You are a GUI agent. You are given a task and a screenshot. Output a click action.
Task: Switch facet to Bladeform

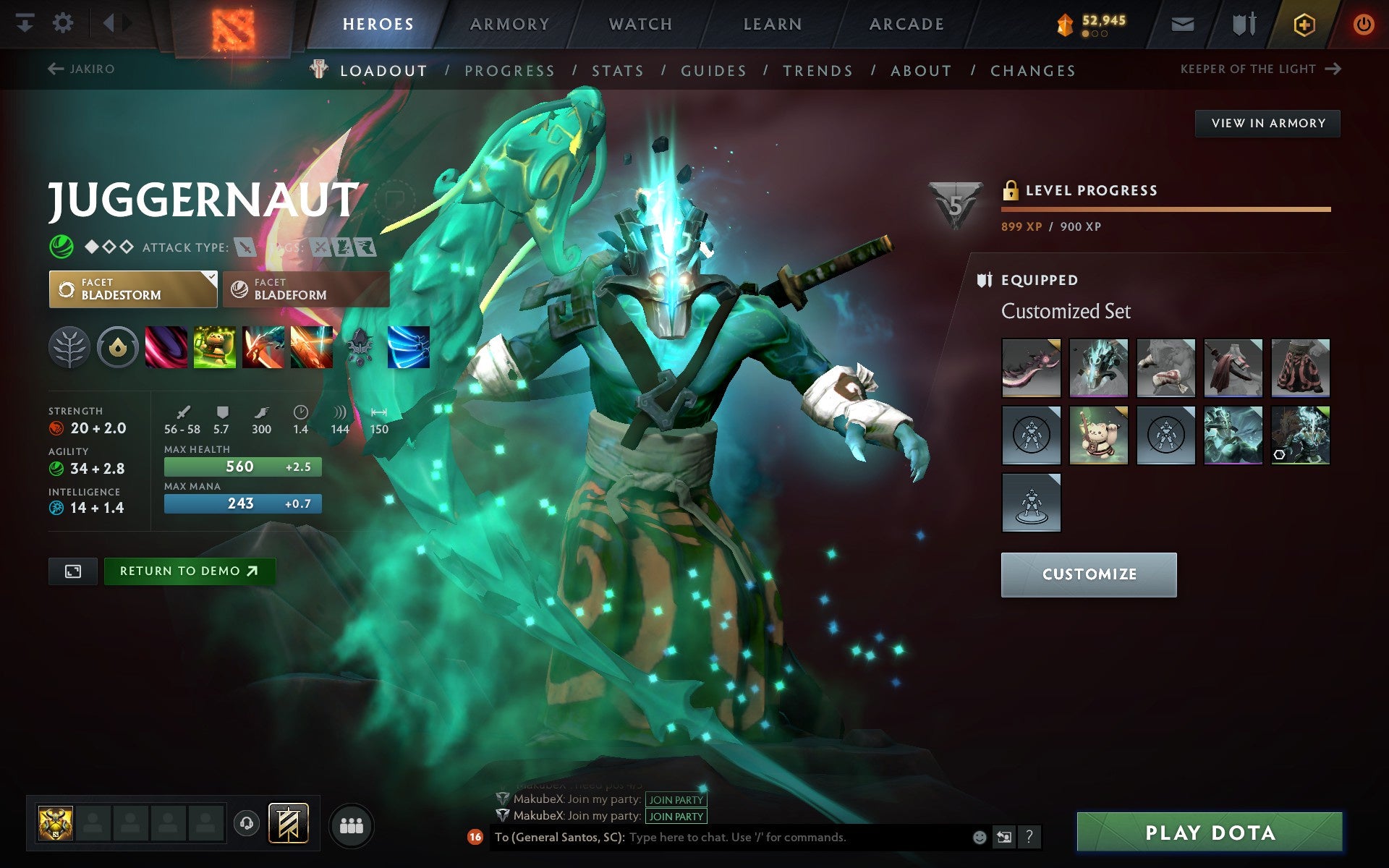point(306,289)
